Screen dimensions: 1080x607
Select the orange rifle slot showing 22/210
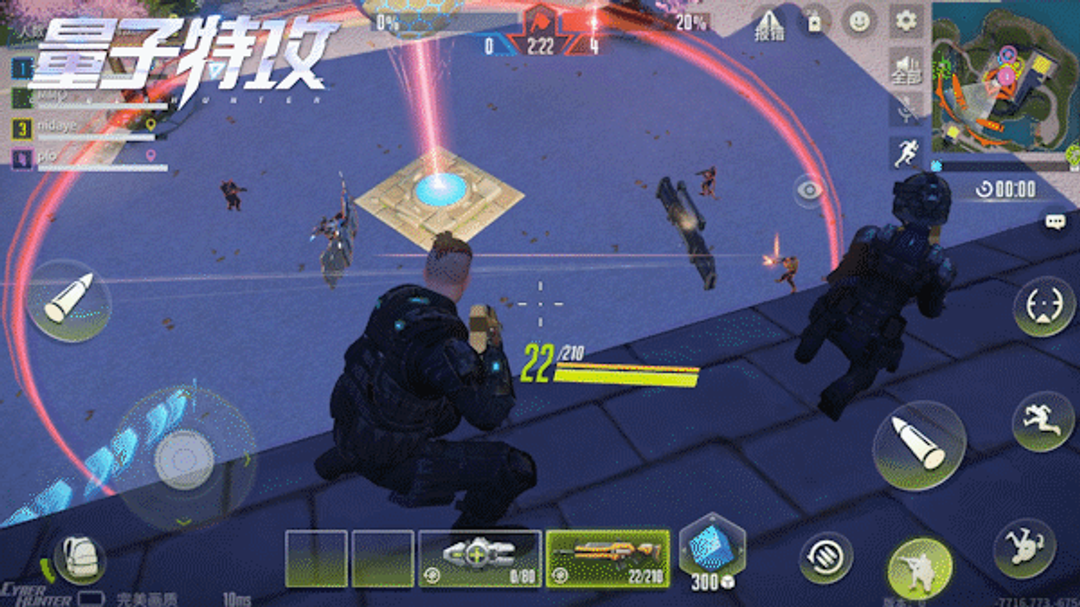coord(608,558)
